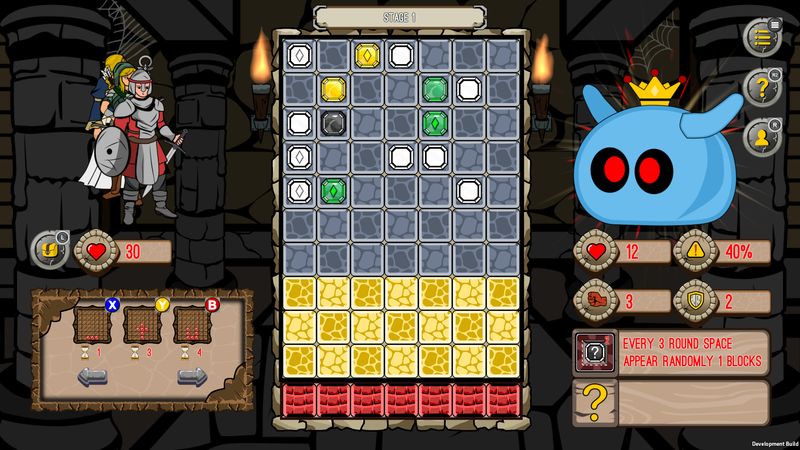
Task: Open the menu list button
Action: coord(762,37)
